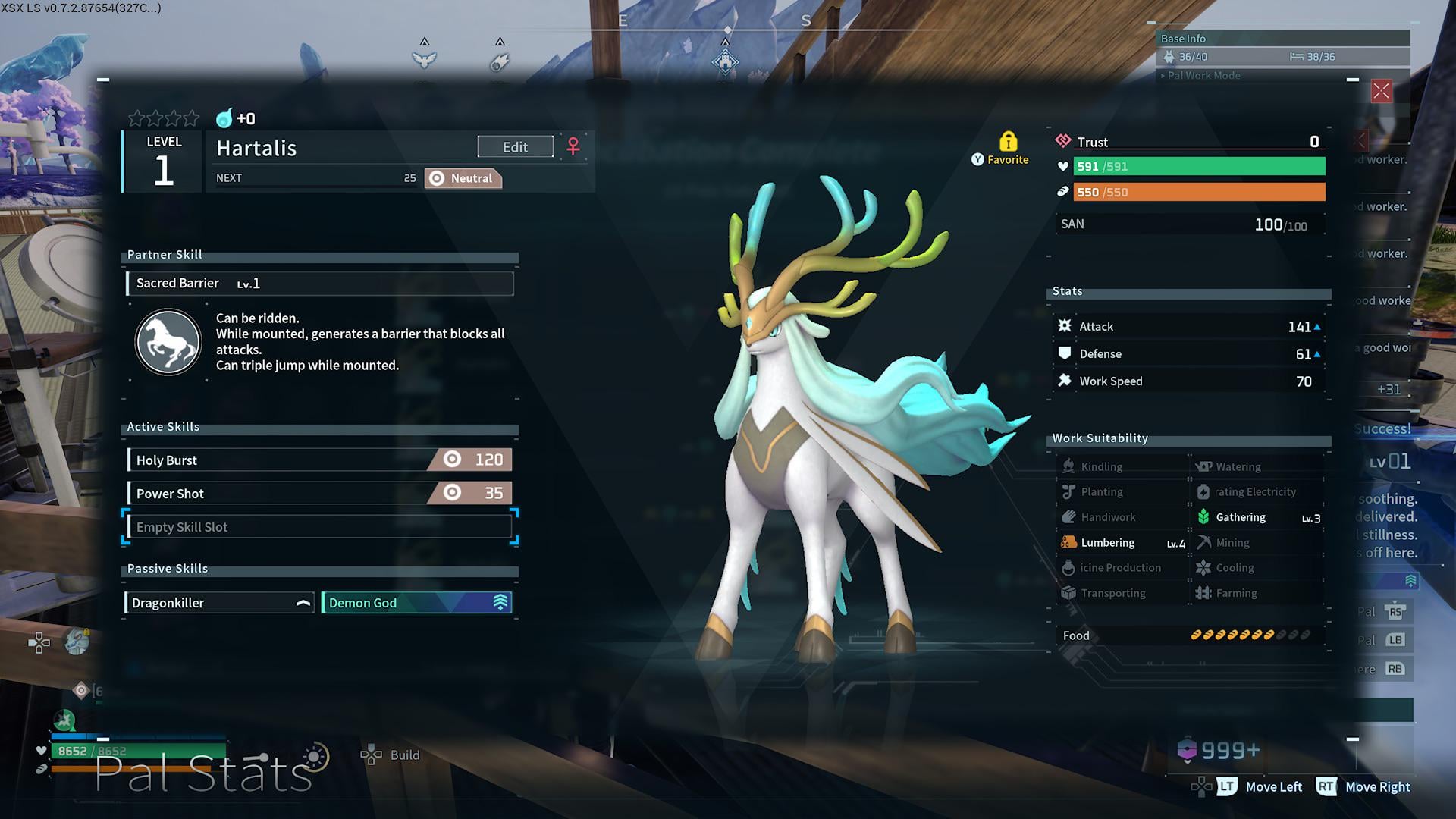Select the Lumbering work suitability entry
Screen dimensions: 1456x819
[x=1122, y=543]
